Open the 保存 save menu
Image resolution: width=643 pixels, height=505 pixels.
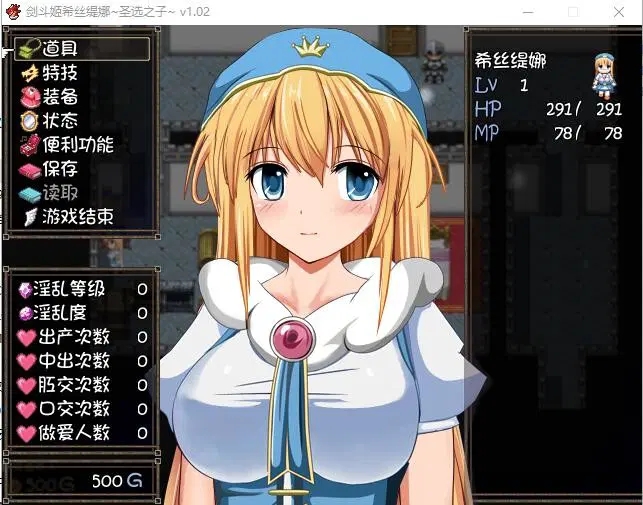click(x=60, y=169)
